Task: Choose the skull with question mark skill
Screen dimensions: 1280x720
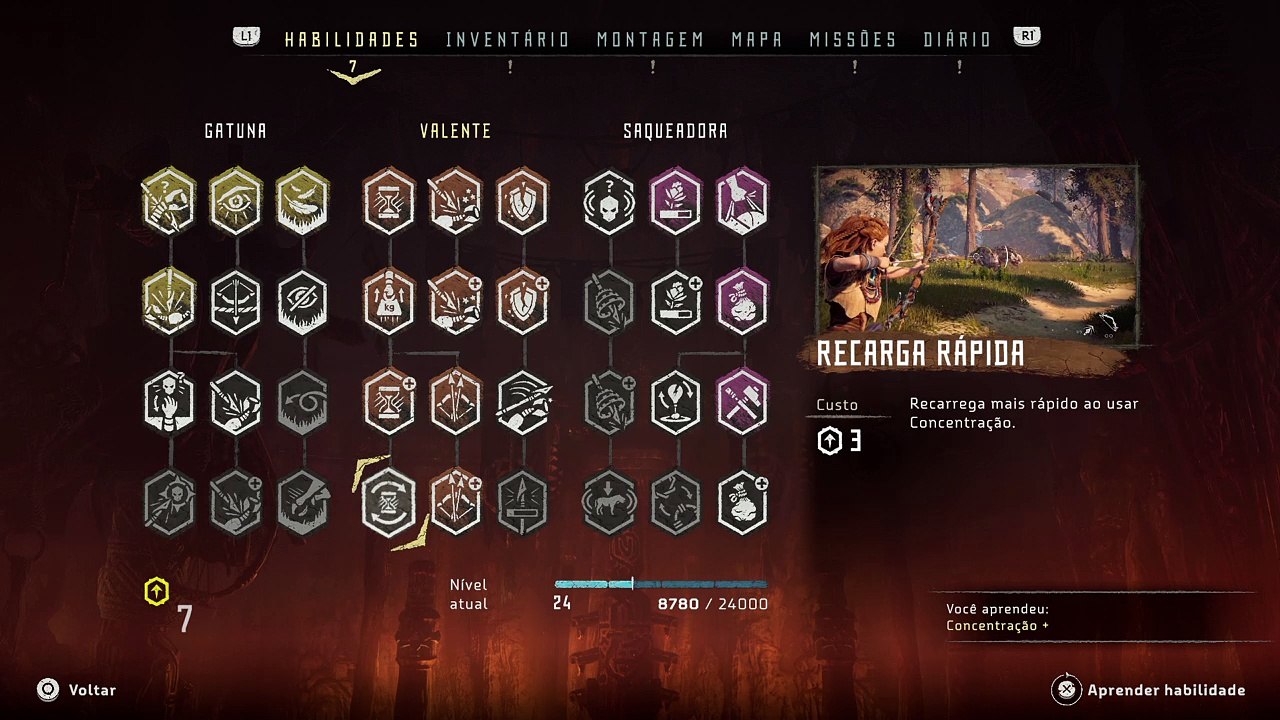Action: 609,202
